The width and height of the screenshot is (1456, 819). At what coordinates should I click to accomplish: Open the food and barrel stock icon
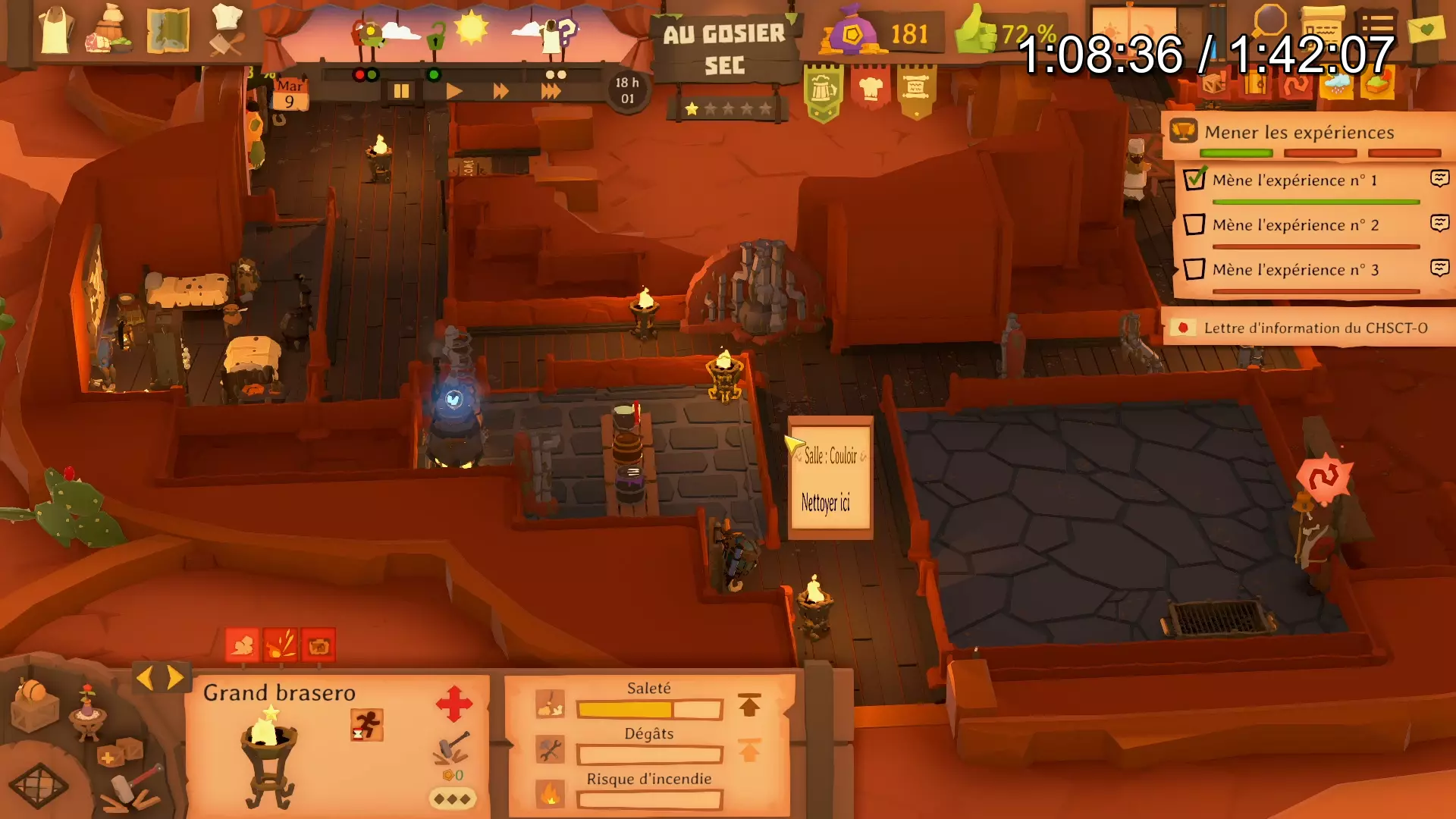[x=111, y=30]
